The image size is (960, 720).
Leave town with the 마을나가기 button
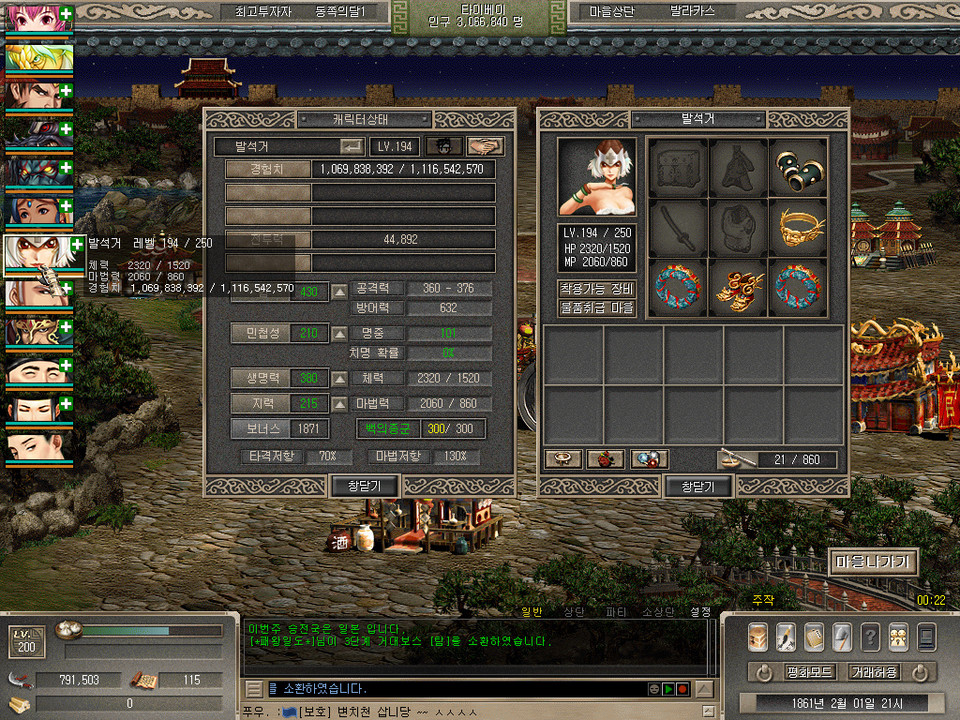(872, 562)
